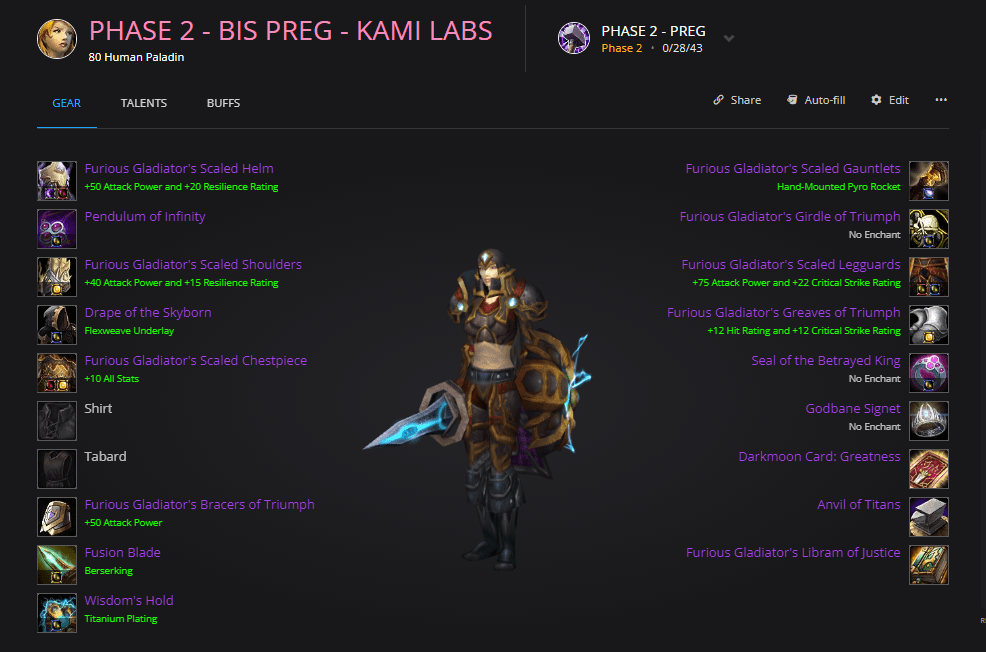Activate the Auto-fill option
This screenshot has height=652, width=986.
[x=815, y=100]
